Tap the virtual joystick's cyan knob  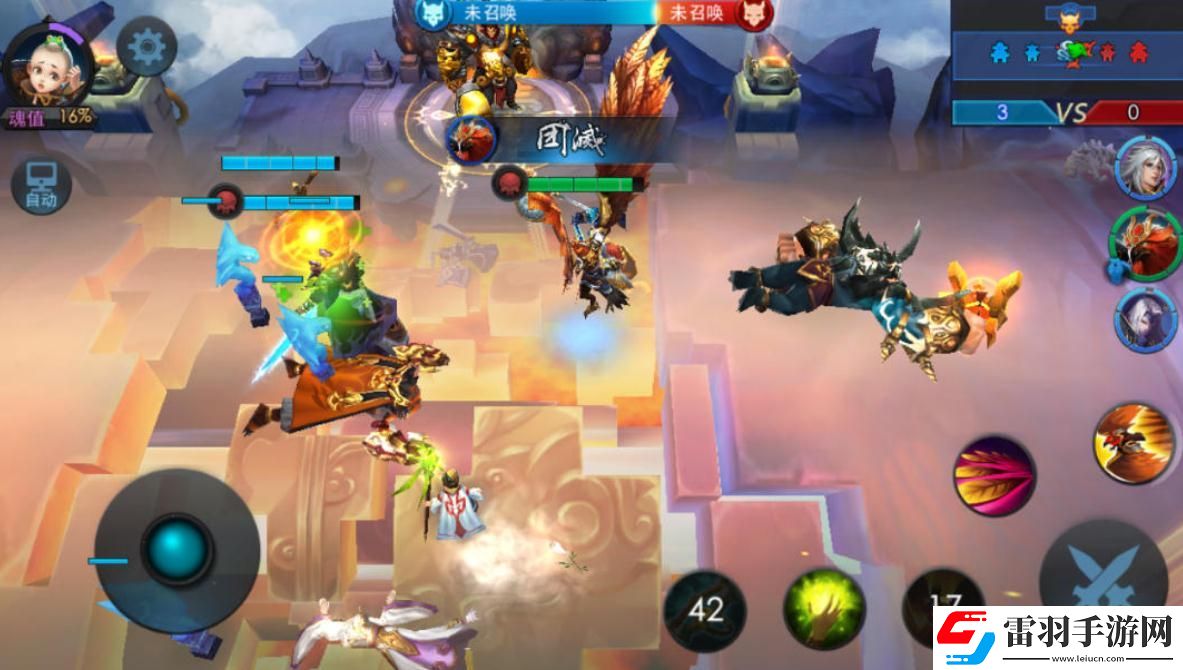tap(178, 548)
